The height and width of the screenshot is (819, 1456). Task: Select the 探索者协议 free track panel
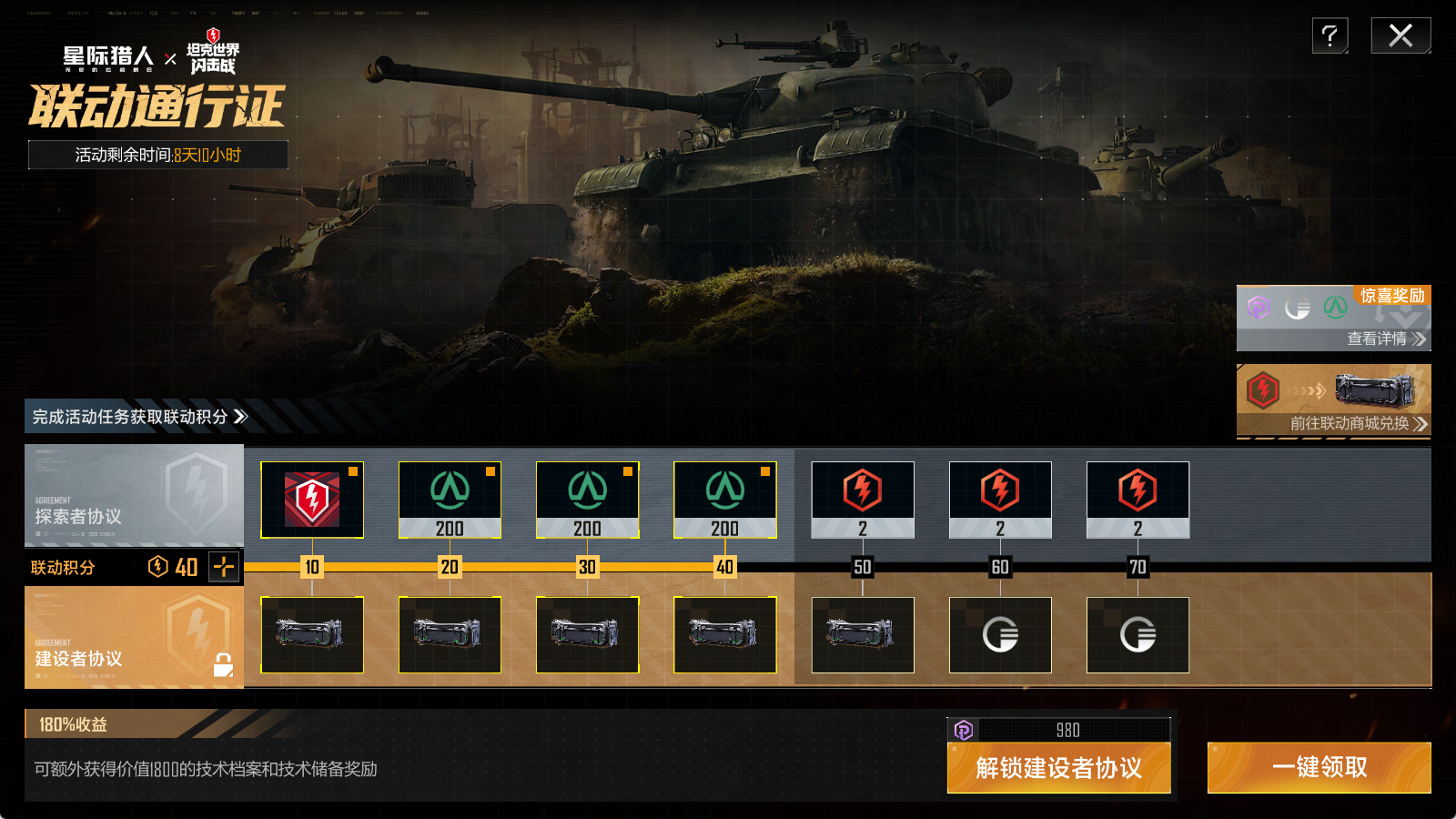(x=134, y=495)
